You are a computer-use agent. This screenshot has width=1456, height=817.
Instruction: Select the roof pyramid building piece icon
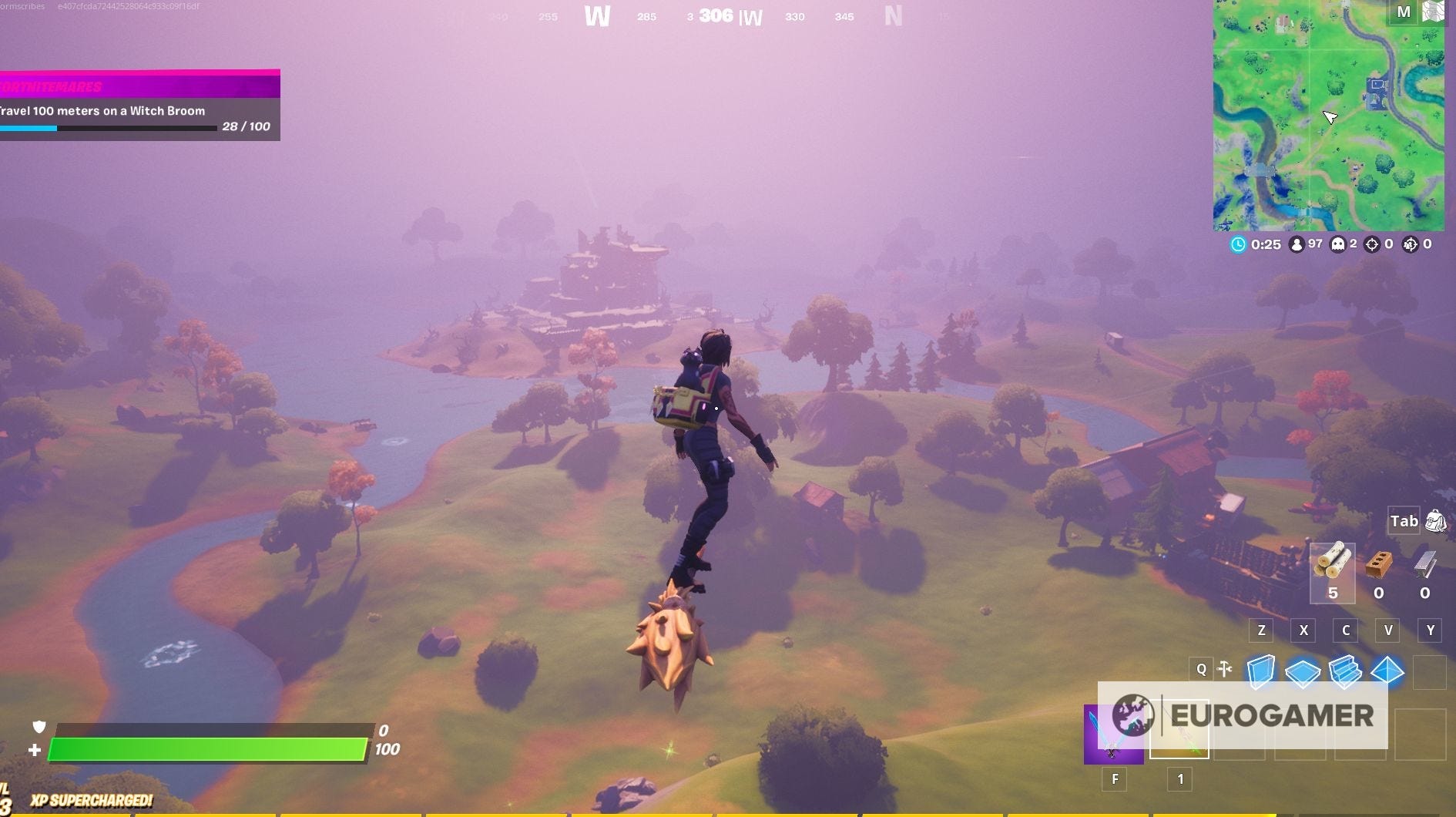tap(1388, 670)
